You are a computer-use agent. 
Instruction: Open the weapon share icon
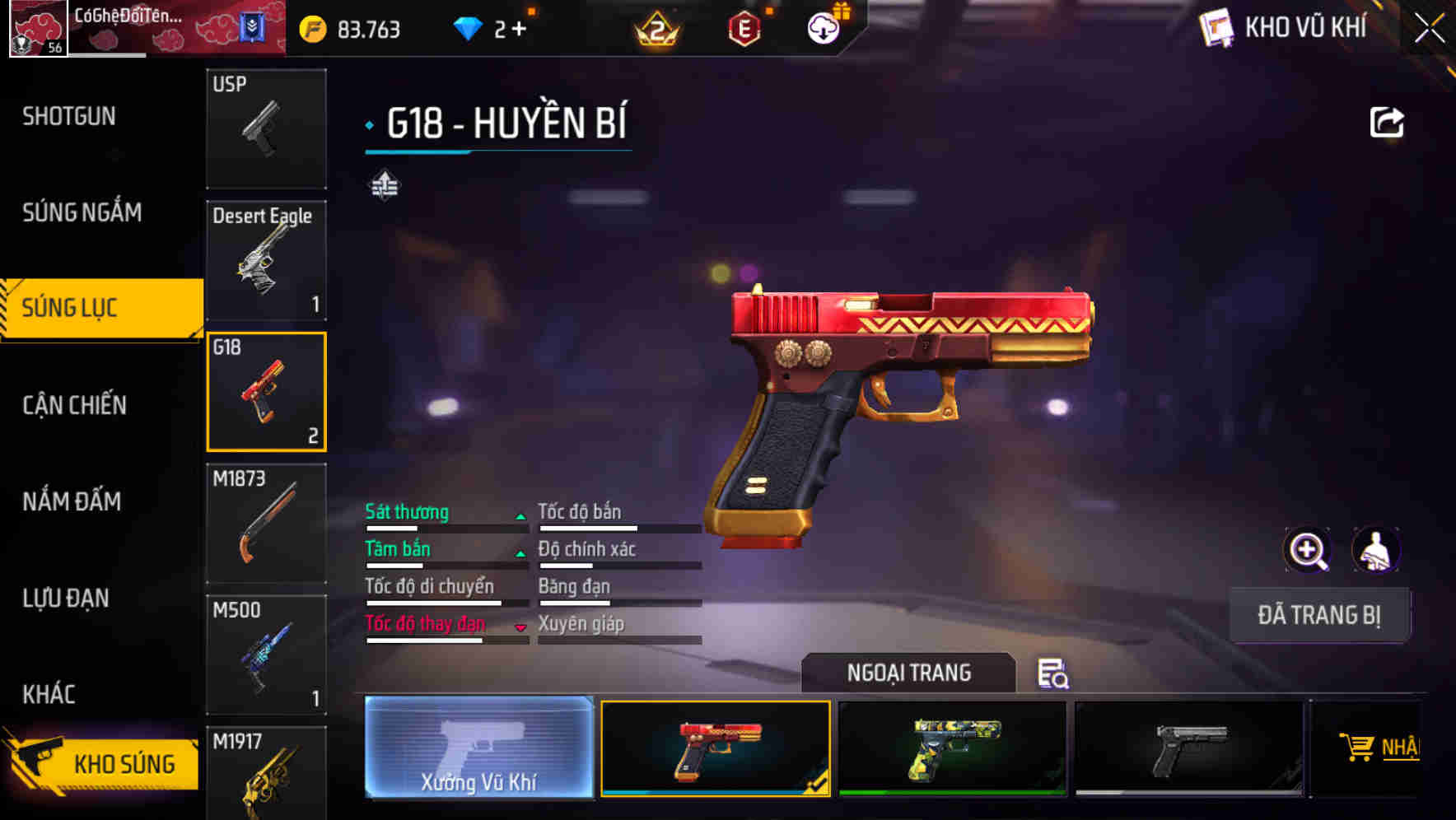click(x=1387, y=121)
